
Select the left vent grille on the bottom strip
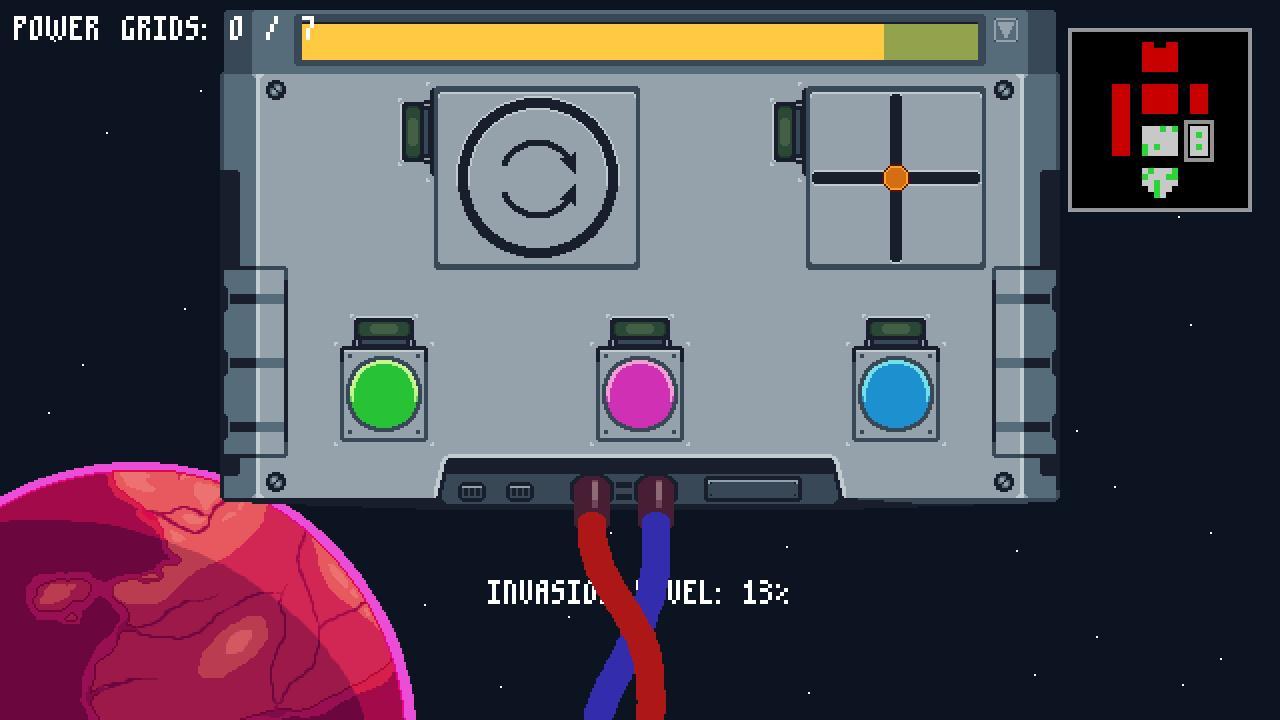point(472,491)
